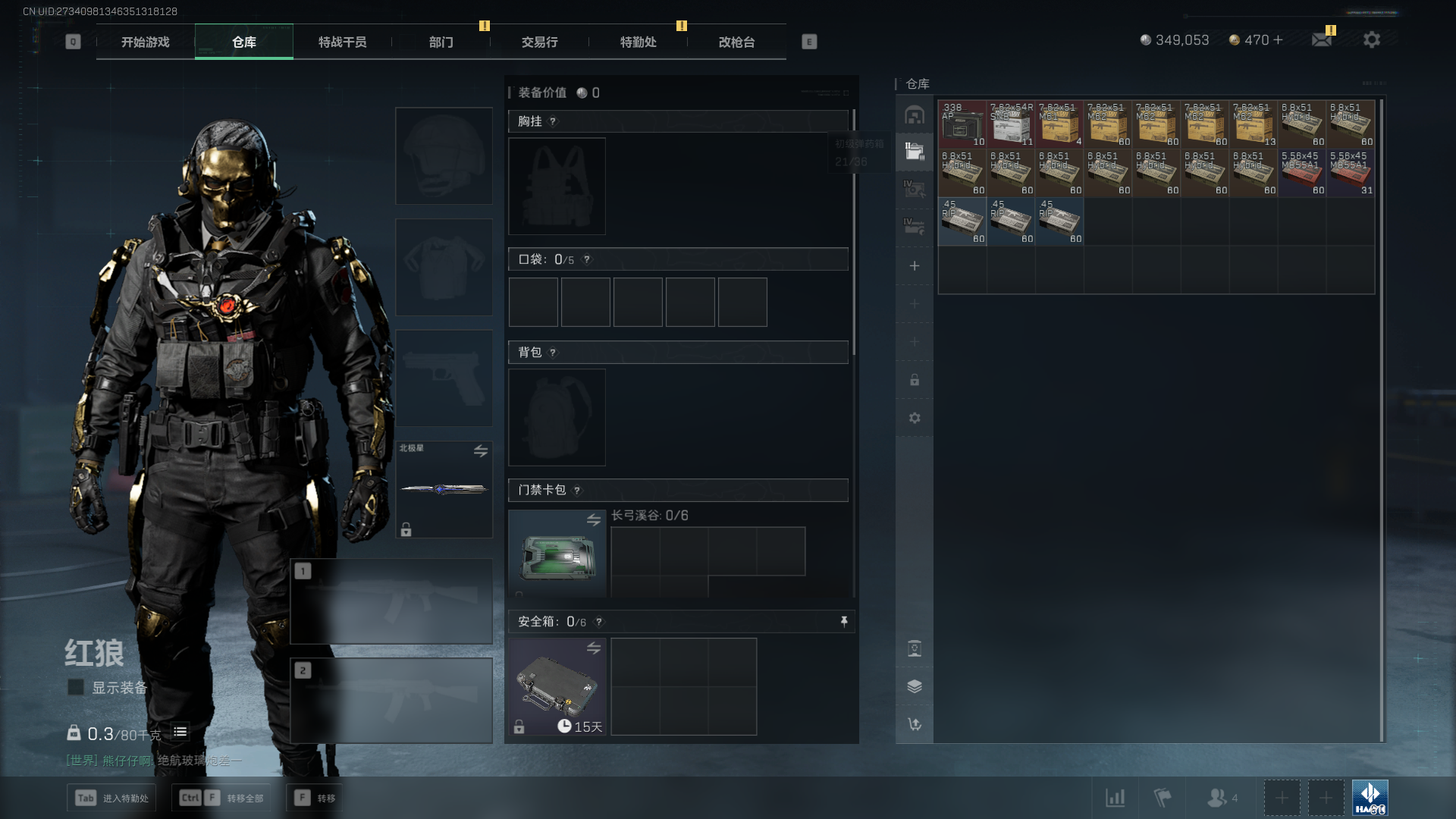Open the friends icon showing 4

[x=1221, y=798]
